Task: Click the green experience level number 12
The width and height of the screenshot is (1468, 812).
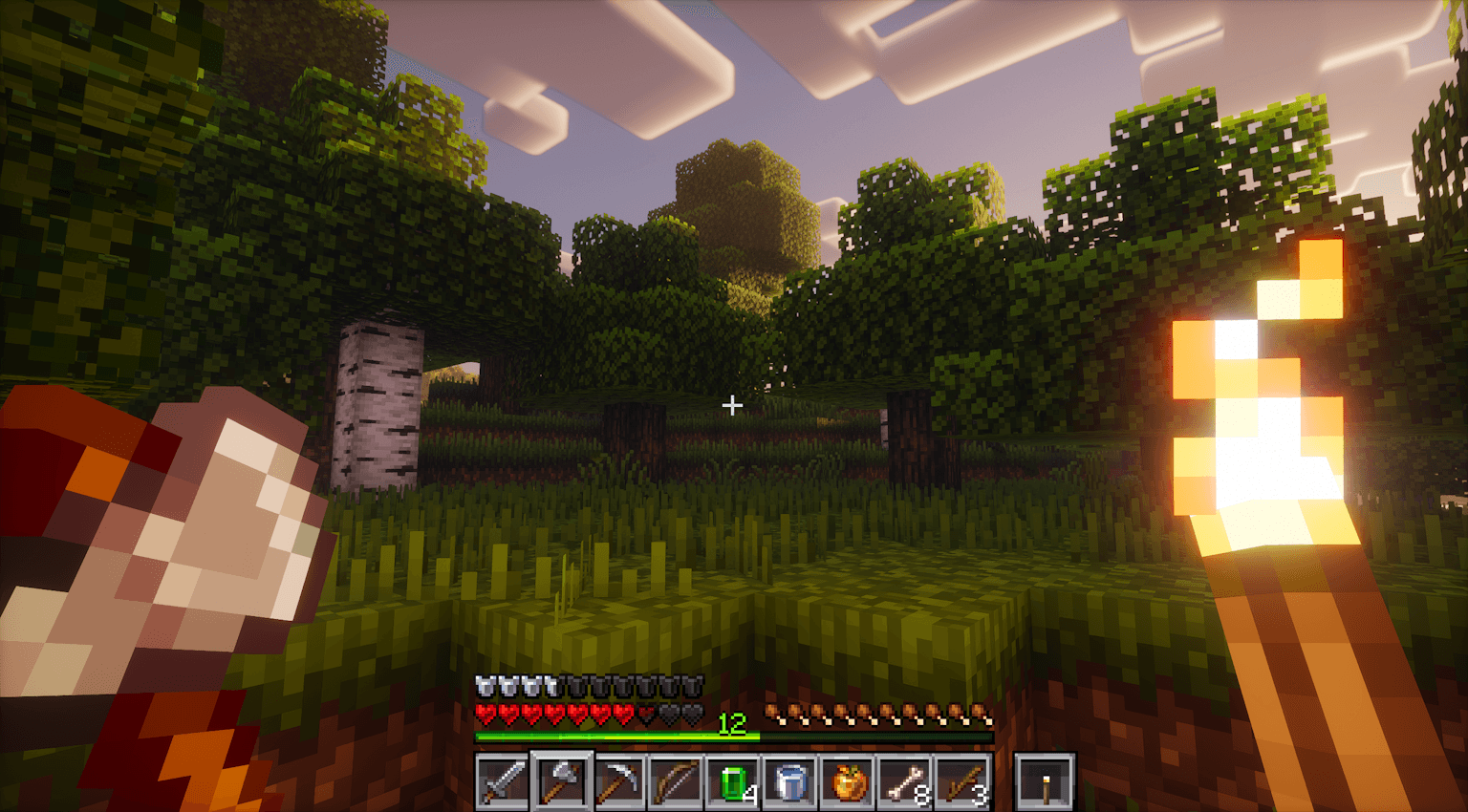Action: point(732,726)
